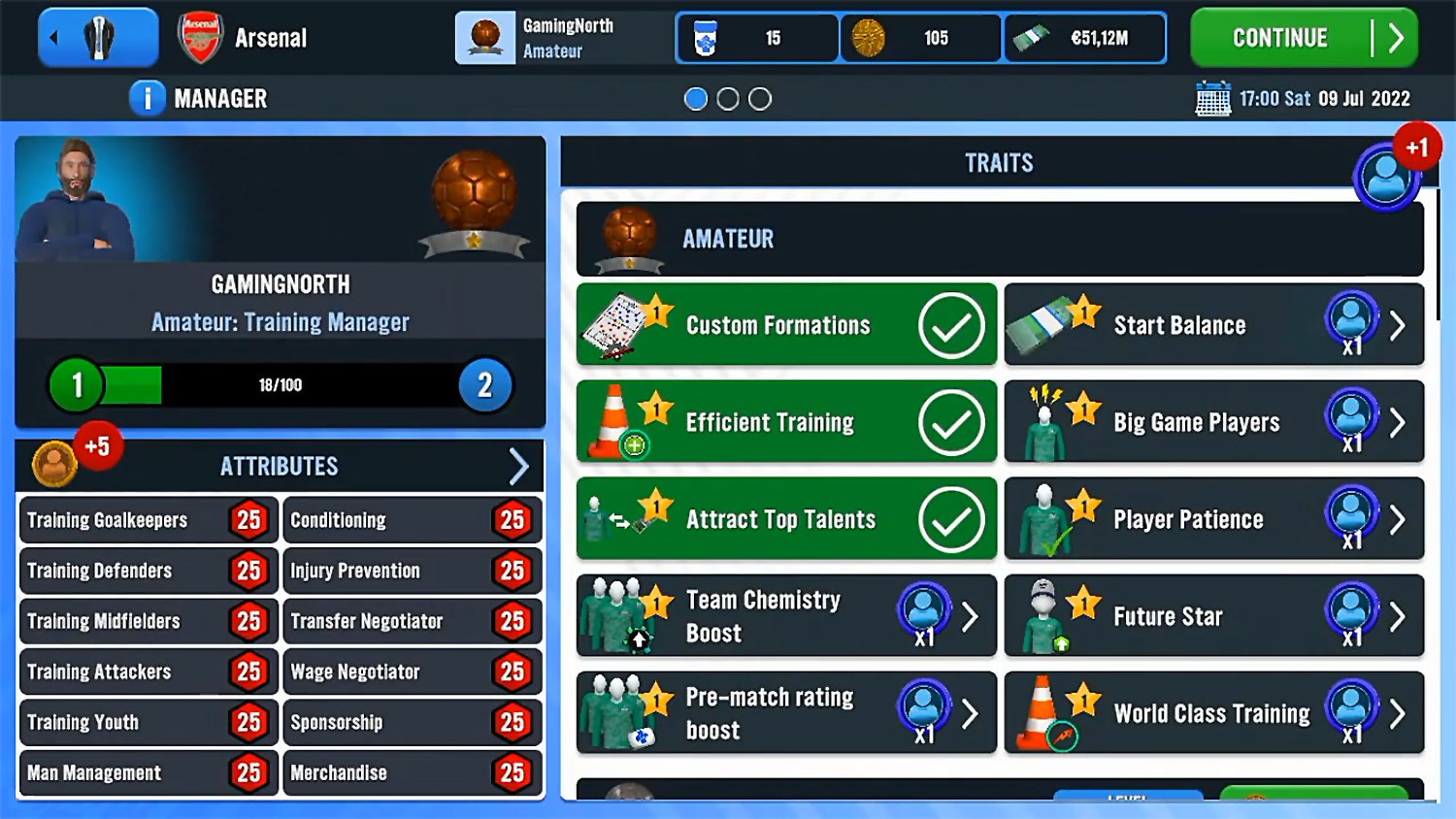Click the 18/100 level progress bar
This screenshot has height=819, width=1456.
coord(281,384)
